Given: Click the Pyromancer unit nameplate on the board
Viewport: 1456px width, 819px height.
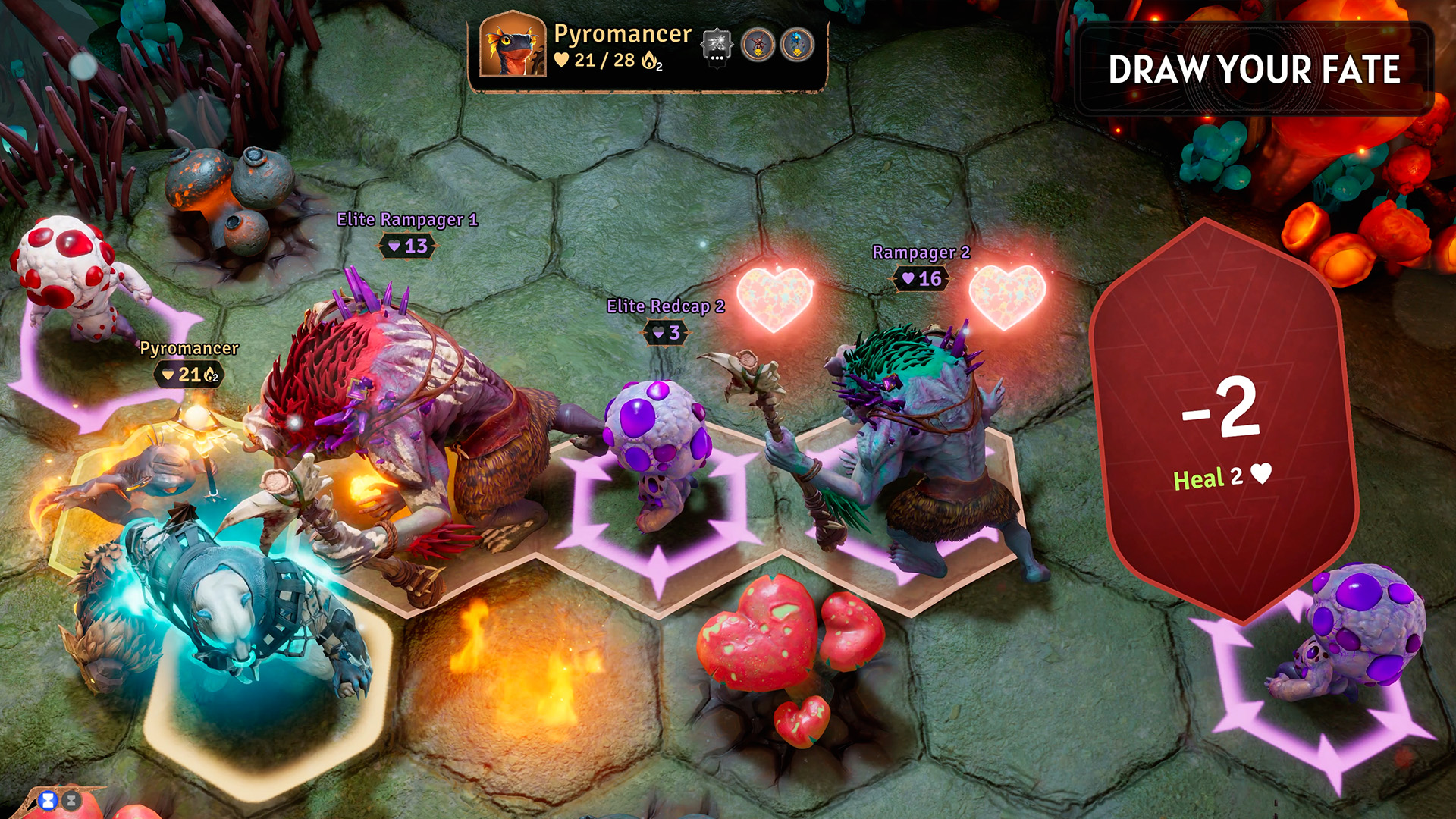Looking at the screenshot, I should (x=189, y=349).
